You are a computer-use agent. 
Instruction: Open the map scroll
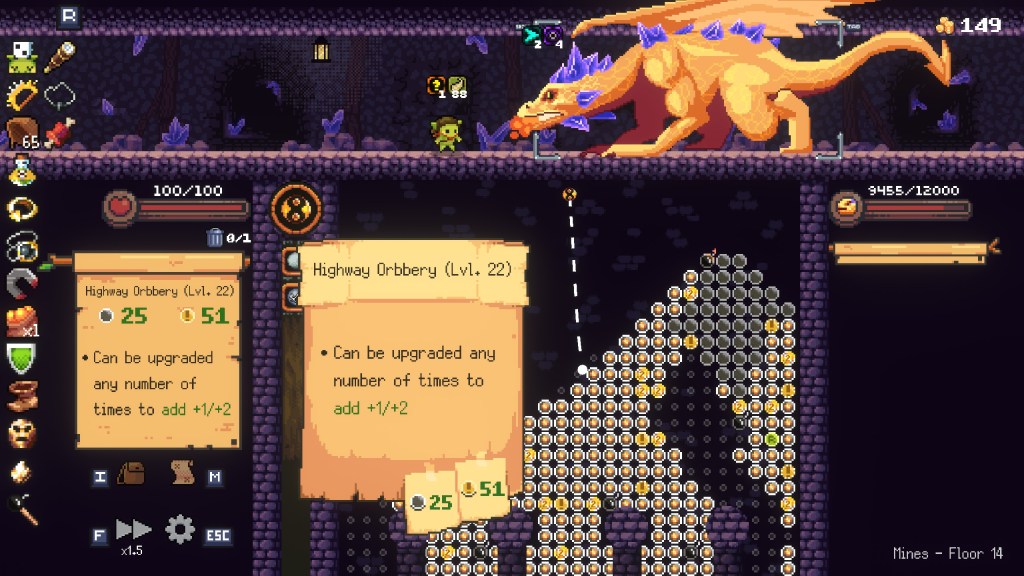(x=182, y=474)
